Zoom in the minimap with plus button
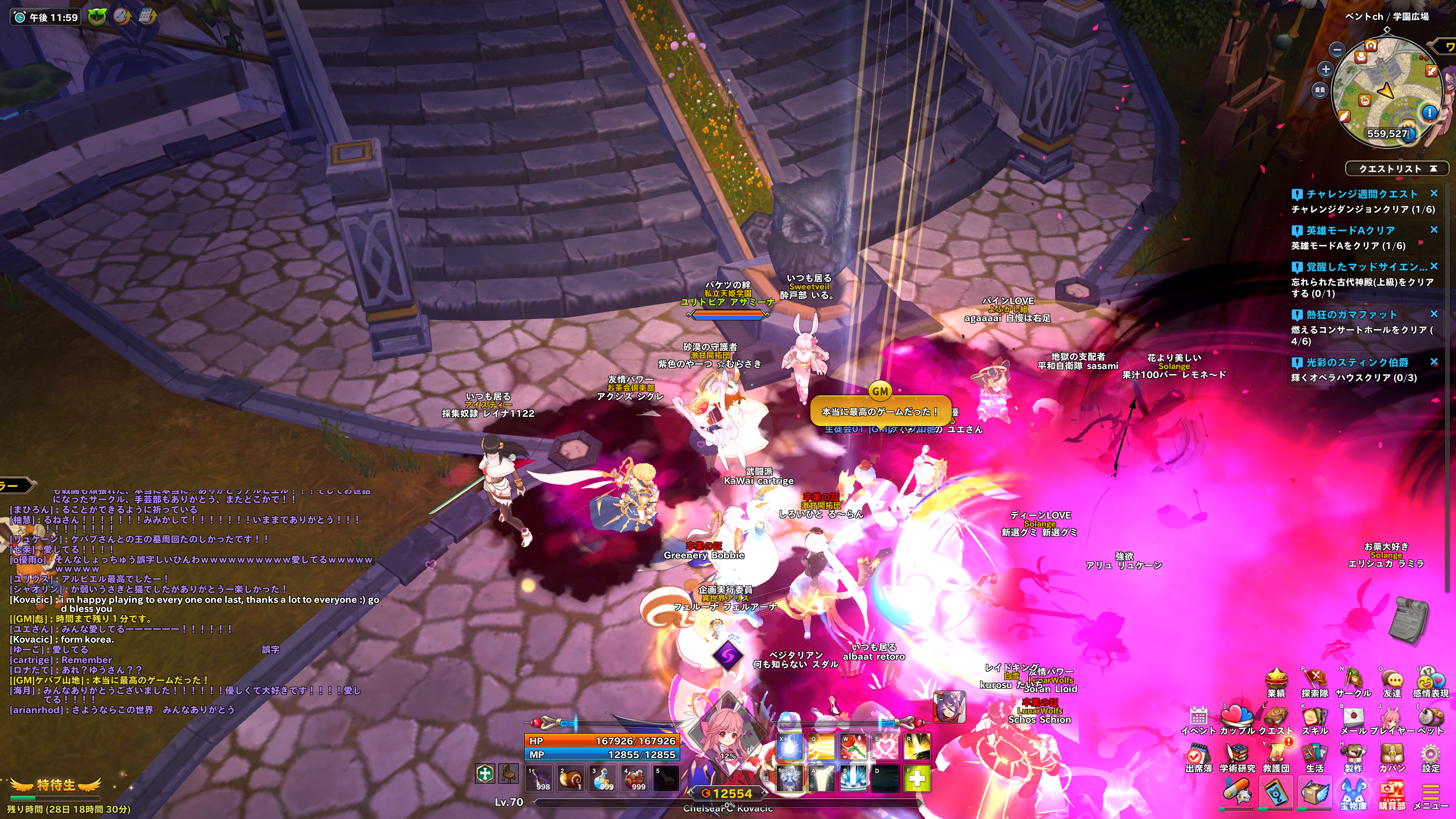This screenshot has height=819, width=1456. [x=1326, y=69]
